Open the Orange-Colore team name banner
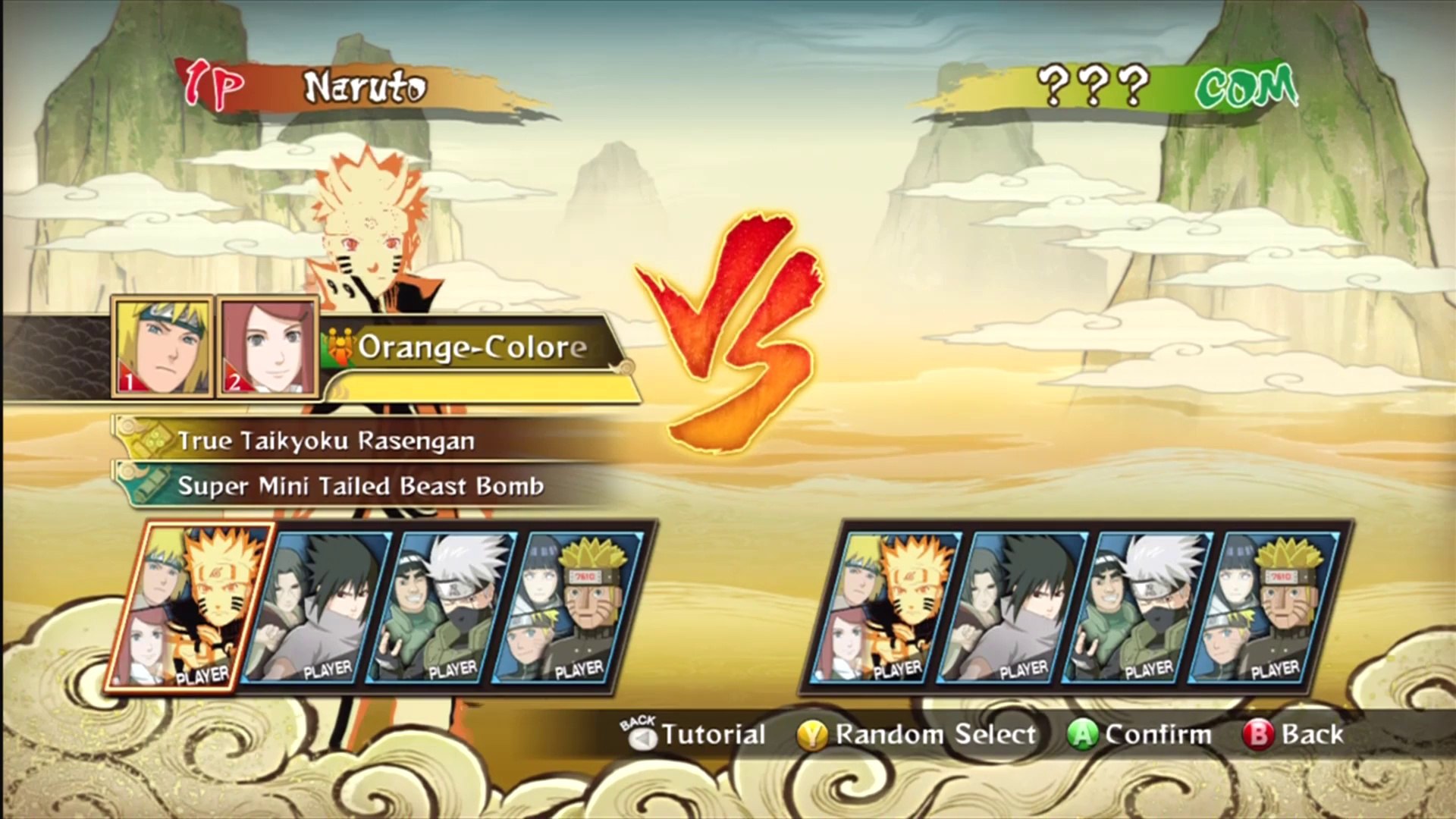This screenshot has height=819, width=1456. click(472, 347)
